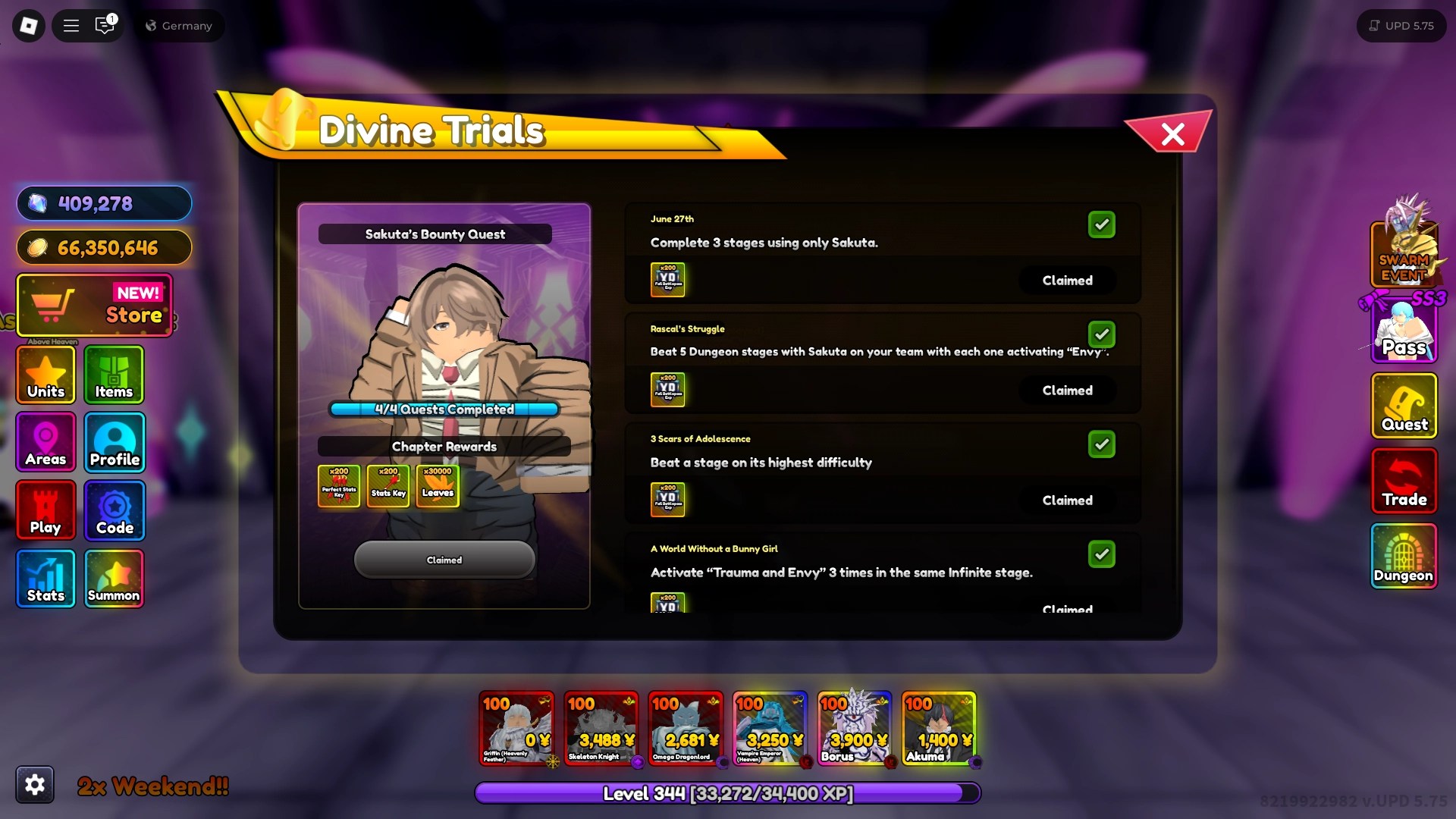
Task: Expand the hamburger menu at top left
Action: coord(71,25)
